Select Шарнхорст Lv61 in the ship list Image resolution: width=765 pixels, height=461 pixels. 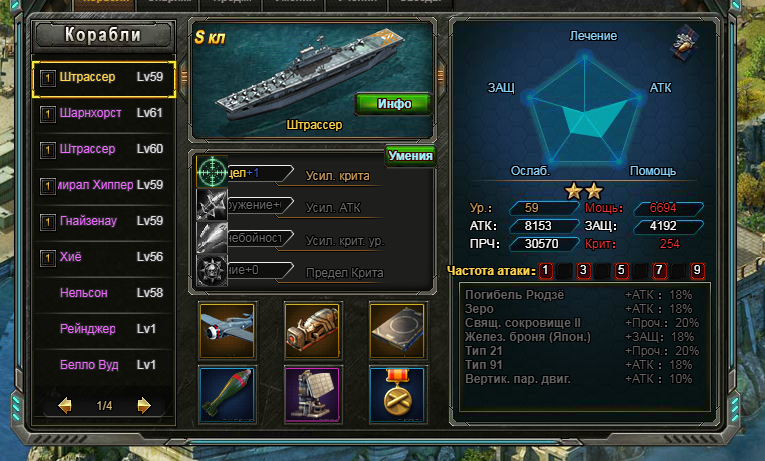pyautogui.click(x=105, y=113)
